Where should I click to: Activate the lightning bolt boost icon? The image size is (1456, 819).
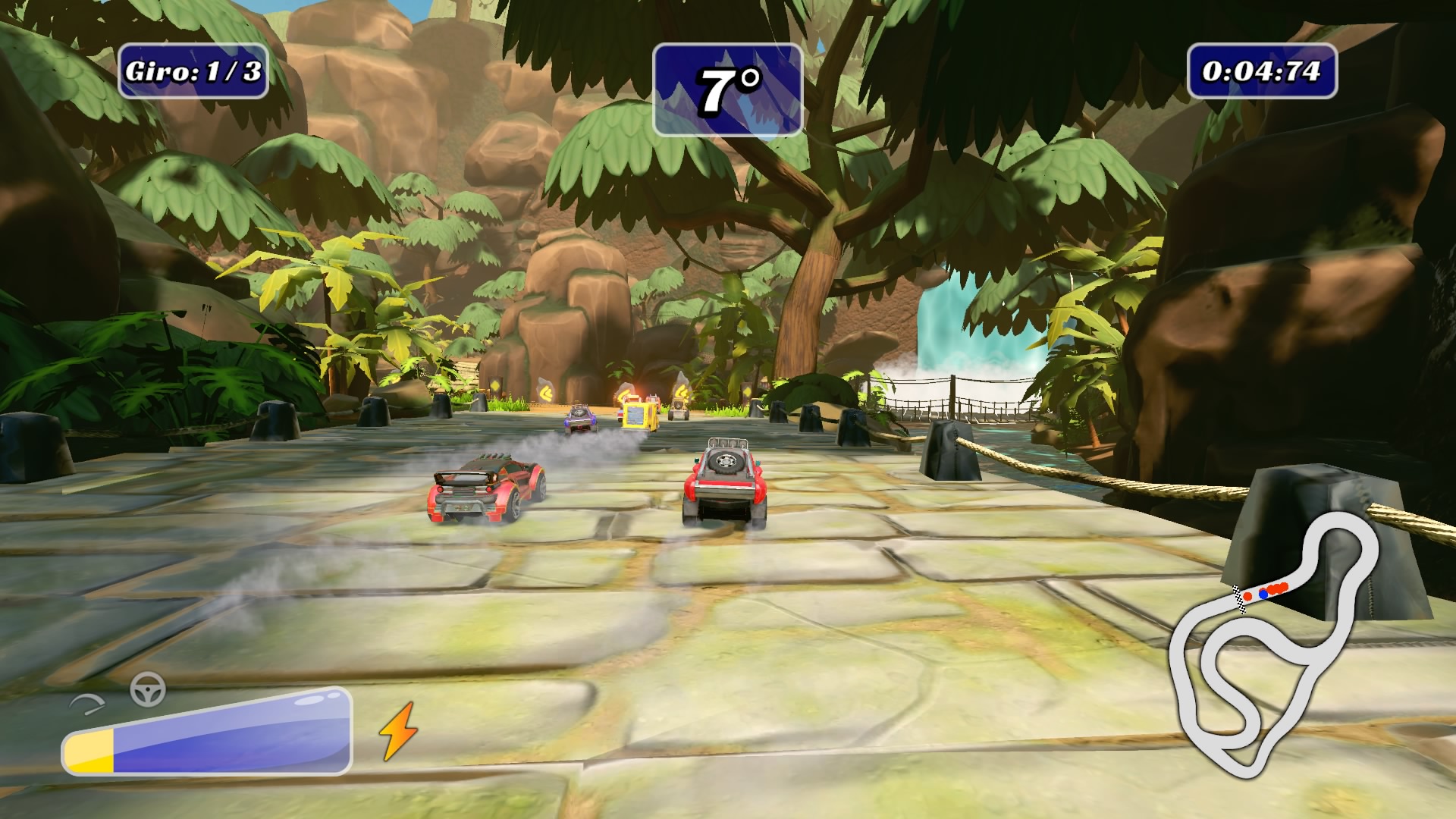point(397,730)
